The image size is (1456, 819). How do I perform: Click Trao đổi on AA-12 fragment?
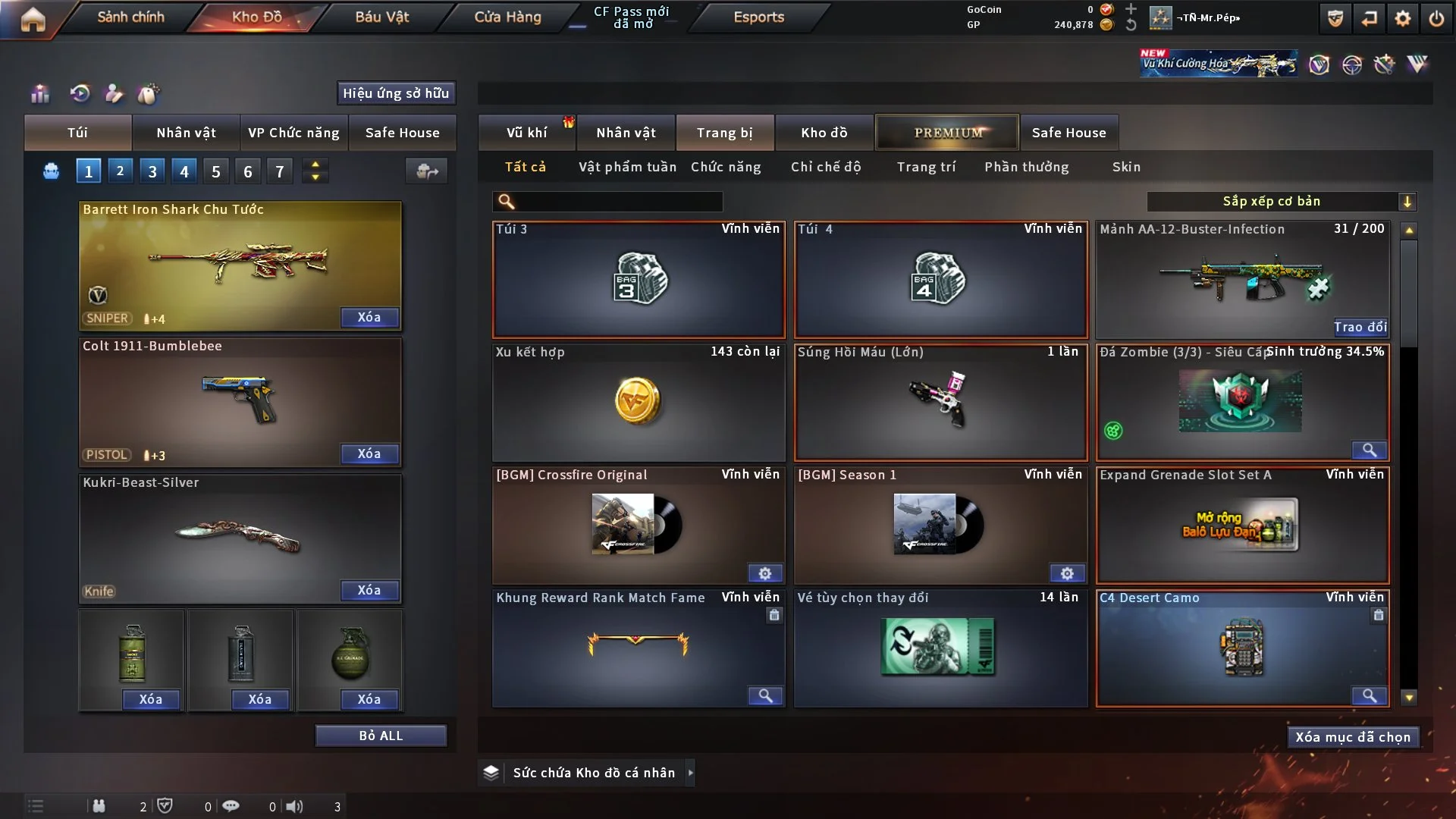tap(1360, 327)
